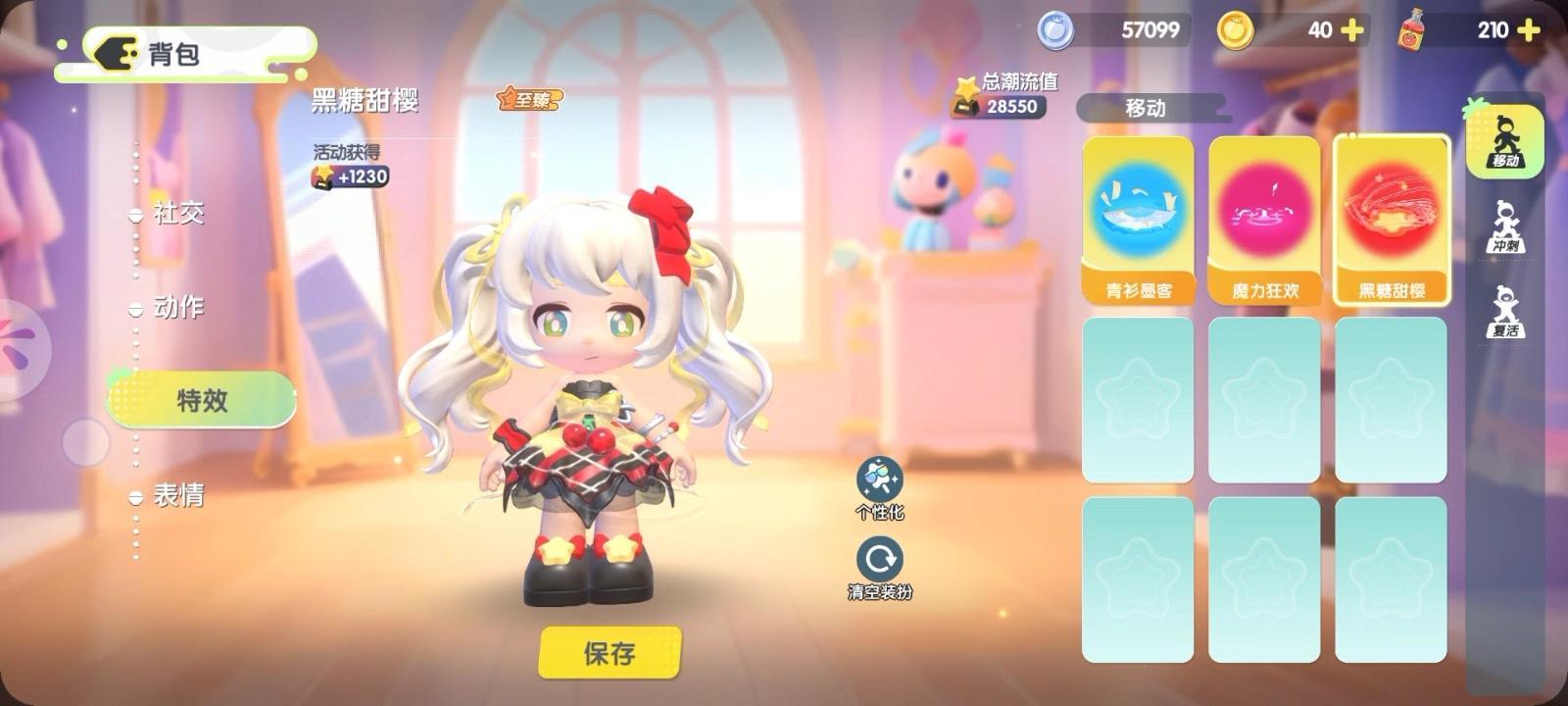Deselect the equipped 黑糖甜樱 effect

pyautogui.click(x=1392, y=211)
